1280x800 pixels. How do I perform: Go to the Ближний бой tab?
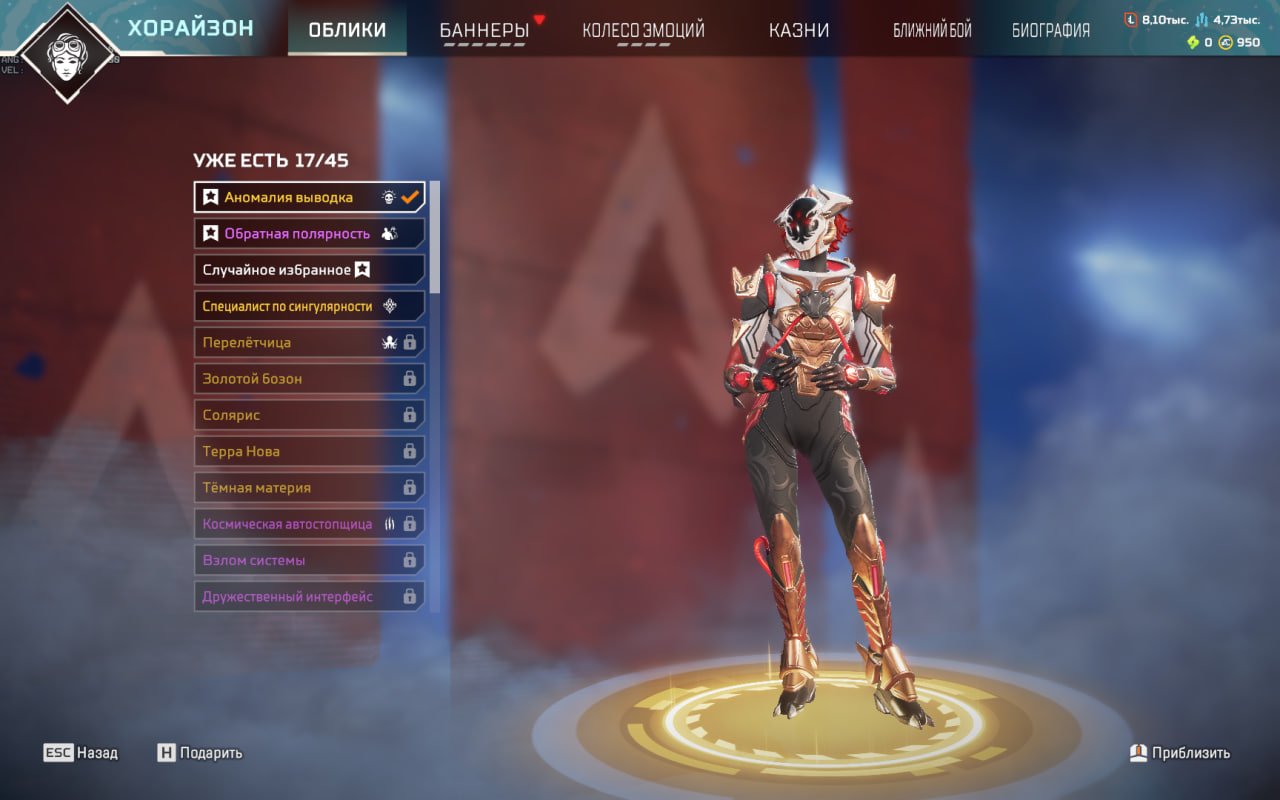932,30
